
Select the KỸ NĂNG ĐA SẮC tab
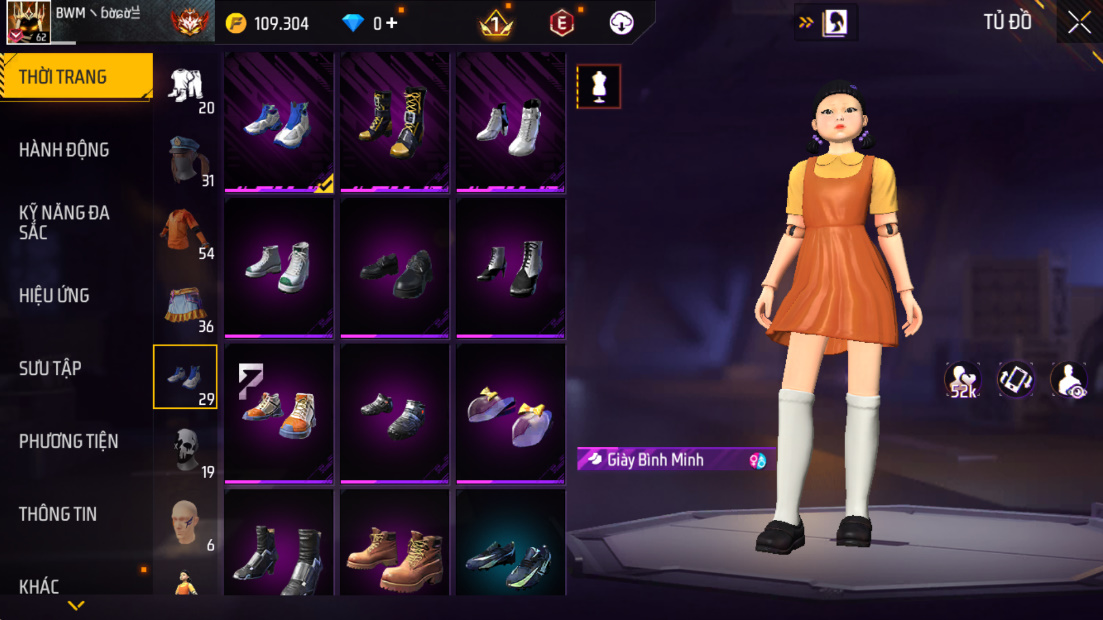pyautogui.click(x=64, y=222)
